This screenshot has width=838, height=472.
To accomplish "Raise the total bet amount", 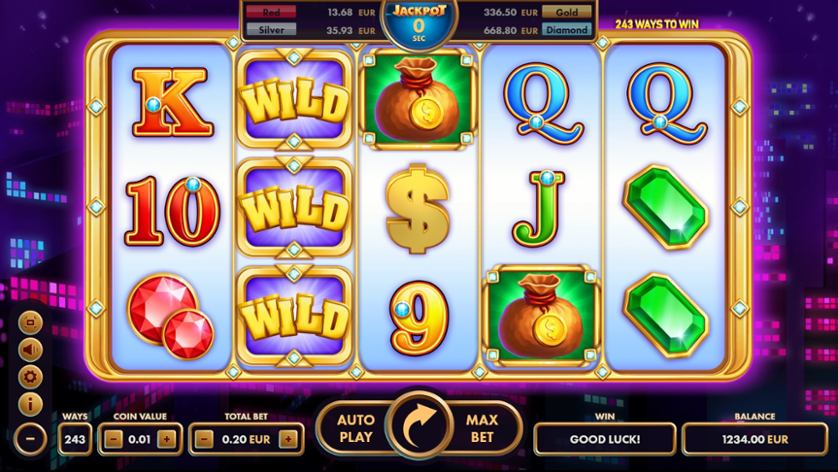I will 288,438.
